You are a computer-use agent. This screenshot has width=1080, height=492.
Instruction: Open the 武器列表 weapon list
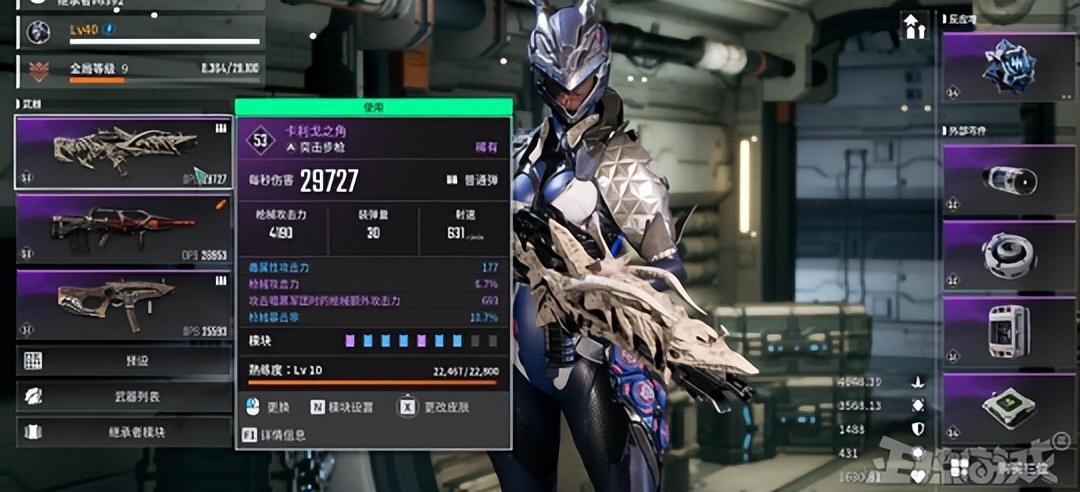coord(123,397)
